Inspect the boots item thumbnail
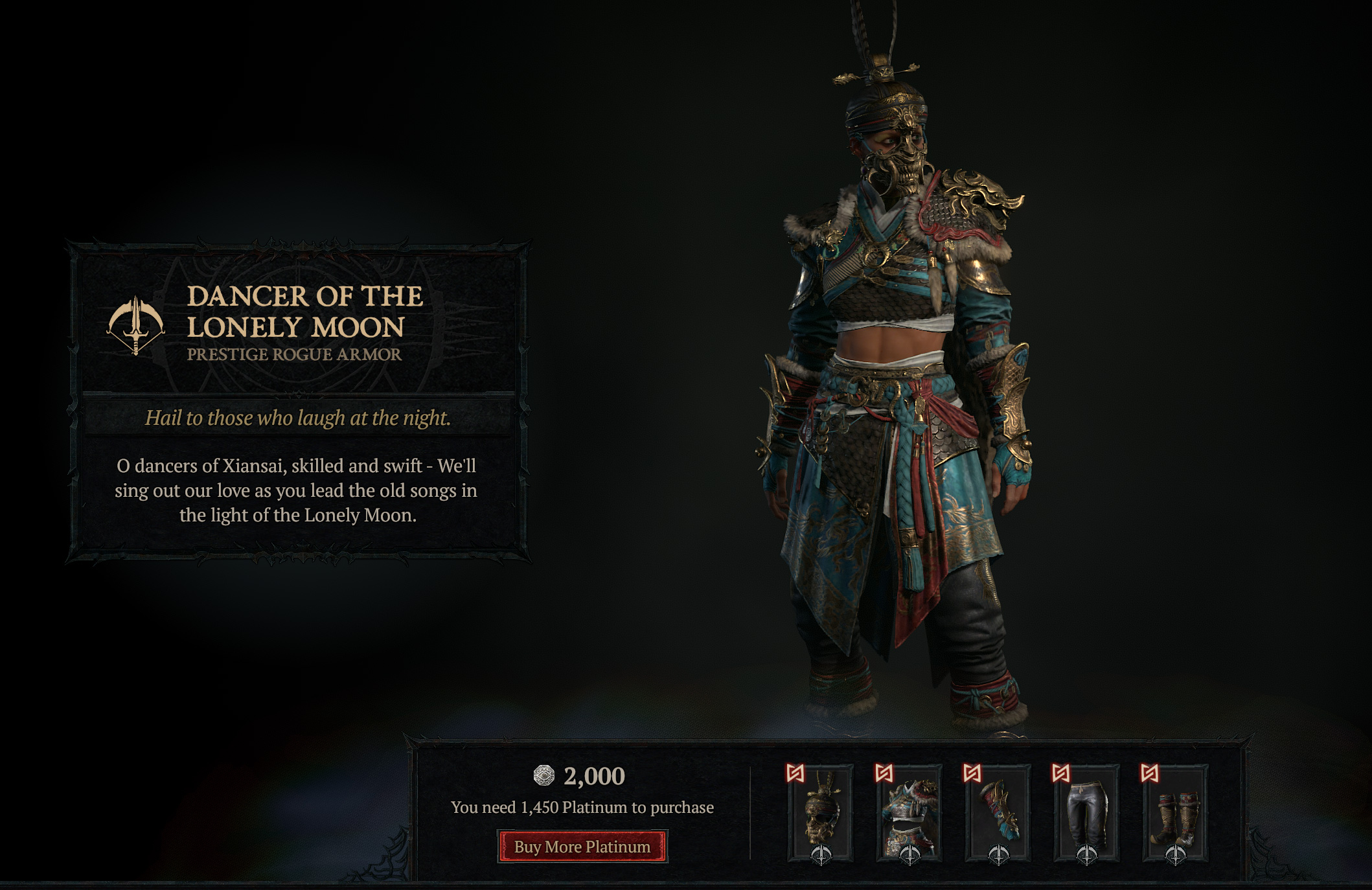 tap(1175, 814)
